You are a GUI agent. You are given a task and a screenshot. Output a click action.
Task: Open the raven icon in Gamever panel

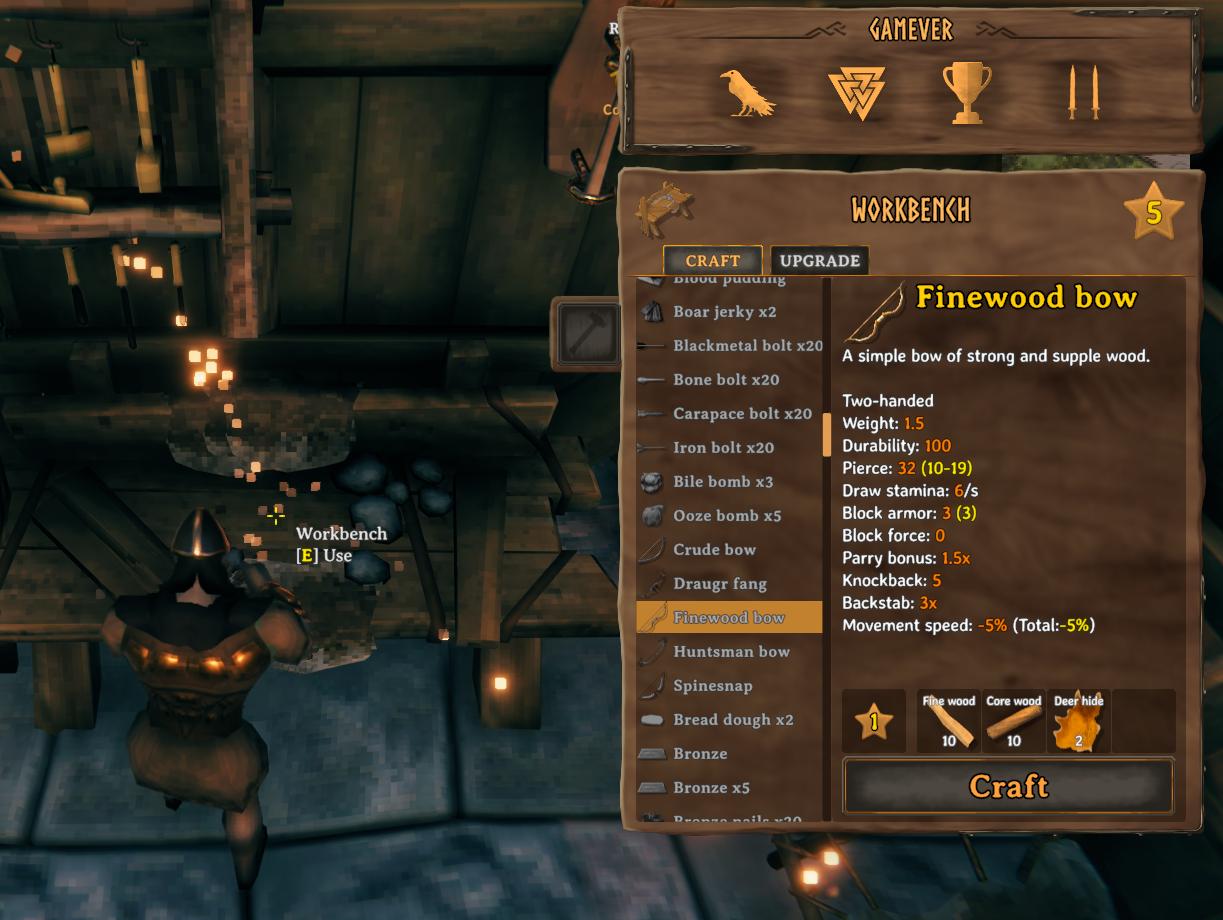(x=747, y=94)
